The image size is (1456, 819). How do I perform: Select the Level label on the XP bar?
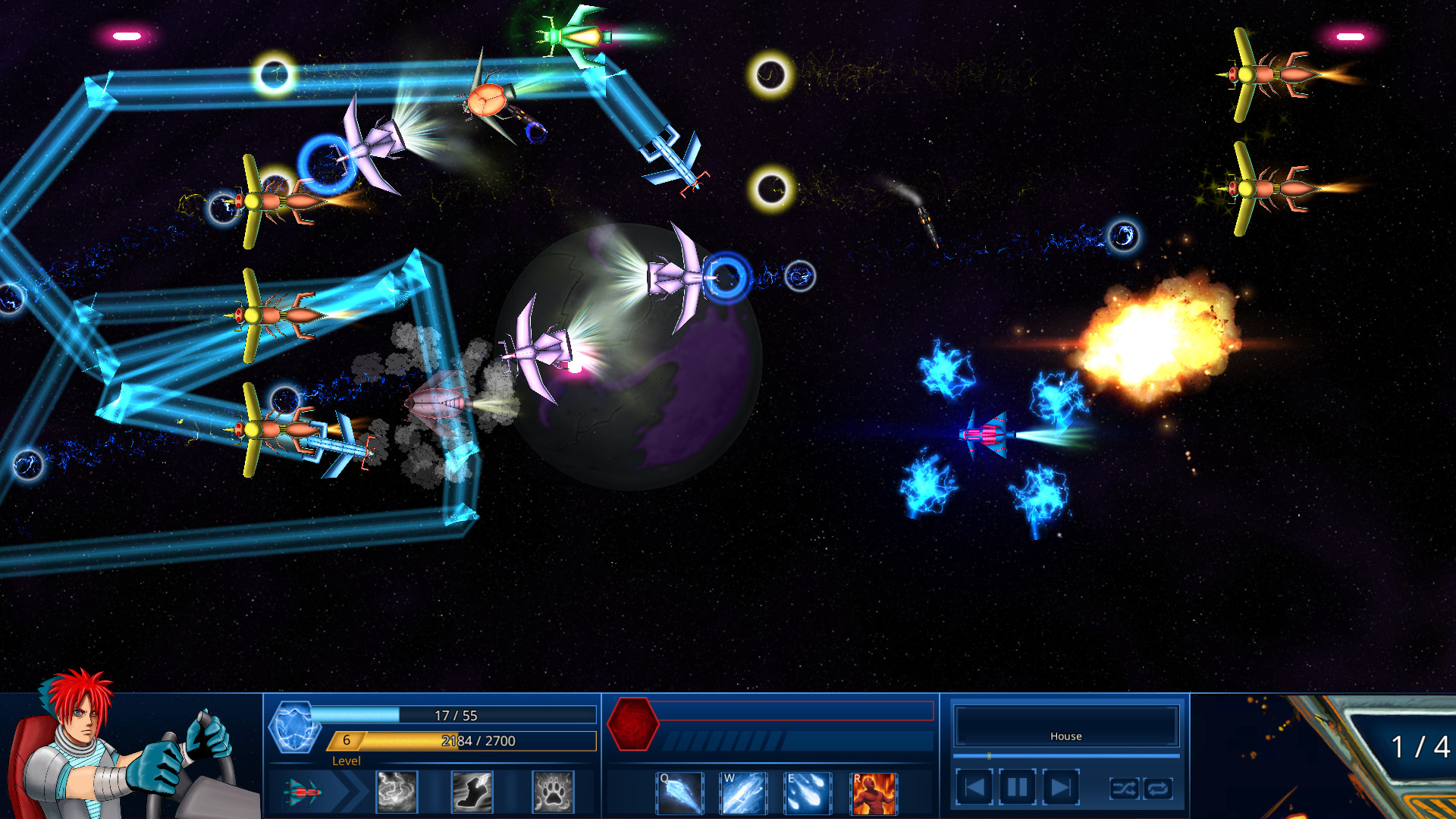[x=347, y=761]
